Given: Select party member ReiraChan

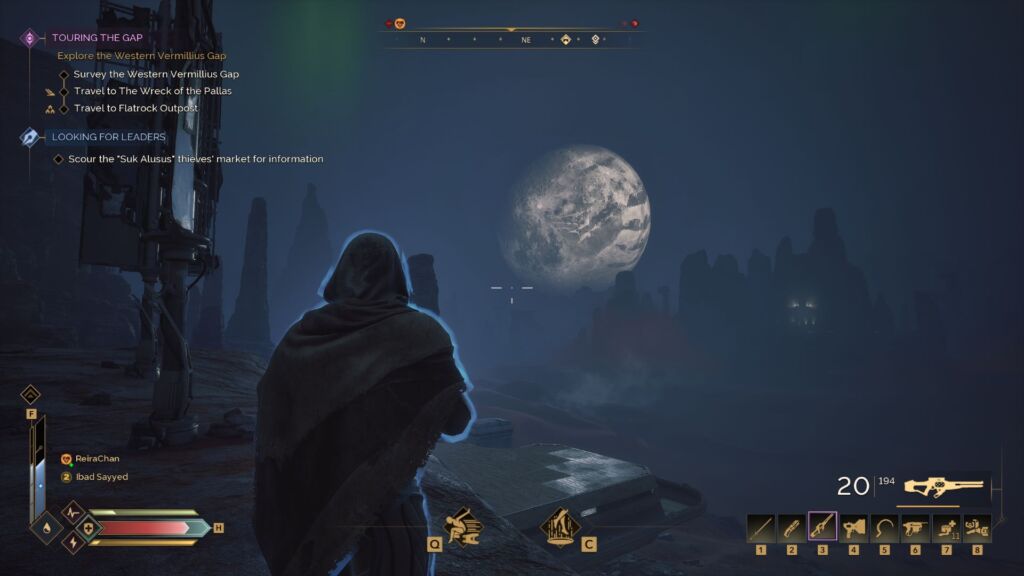Looking at the screenshot, I should click(96, 459).
